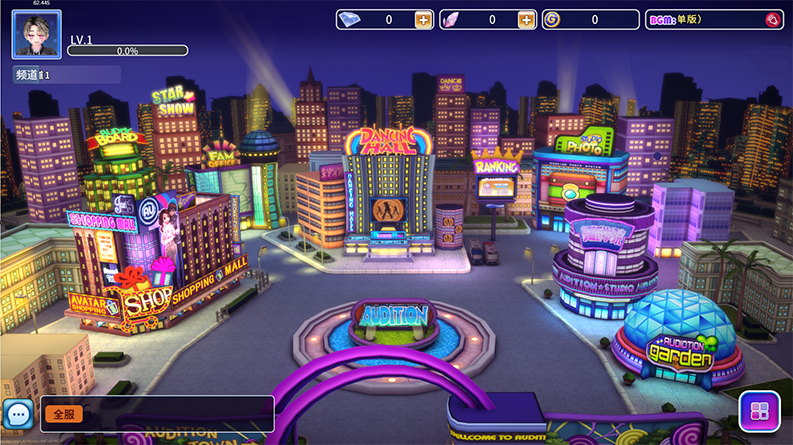Image resolution: width=793 pixels, height=445 pixels.
Task: Add diamonds with the plus button
Action: [423, 20]
